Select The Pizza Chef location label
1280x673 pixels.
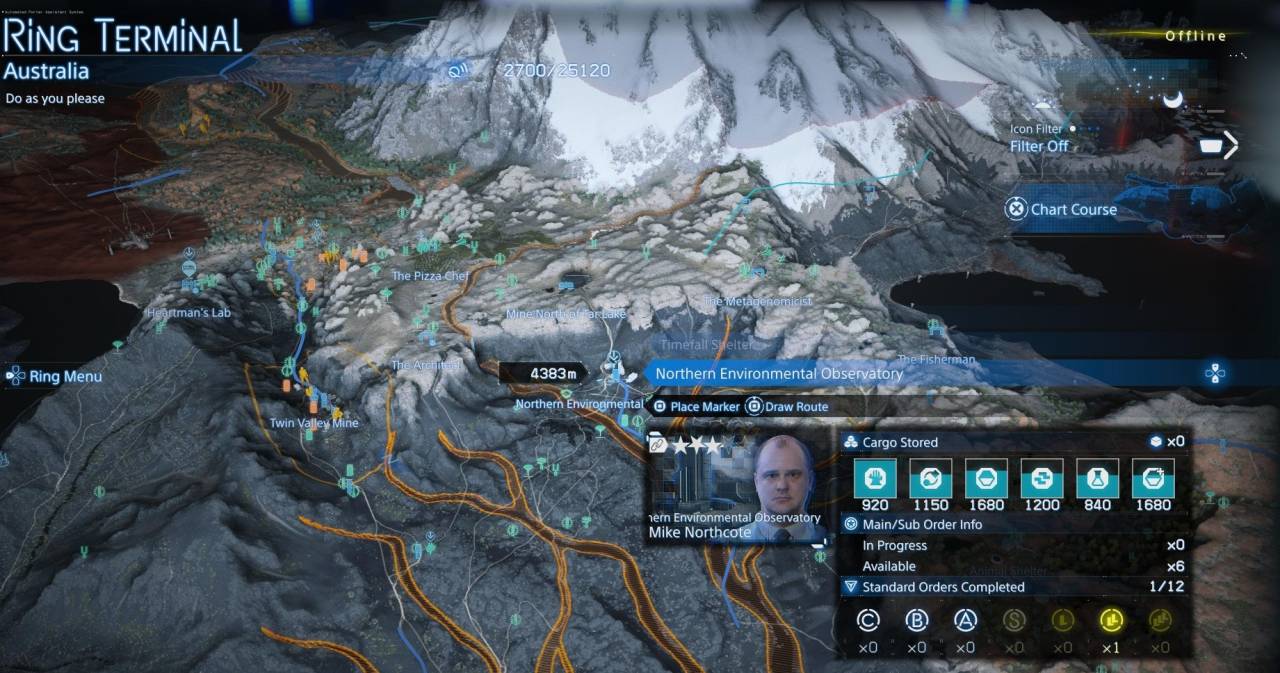point(430,276)
